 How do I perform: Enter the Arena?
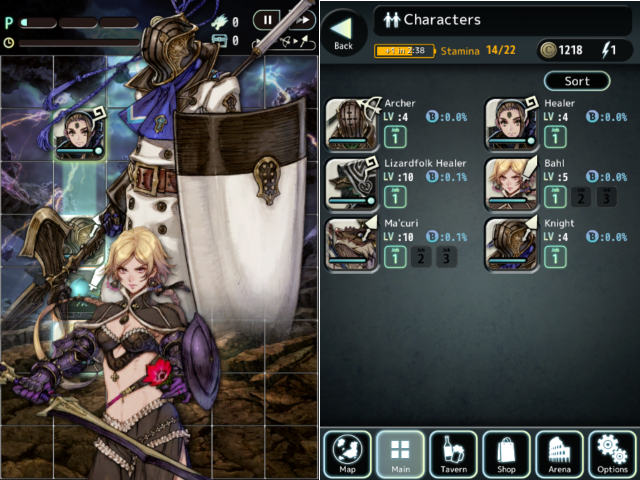(x=559, y=454)
